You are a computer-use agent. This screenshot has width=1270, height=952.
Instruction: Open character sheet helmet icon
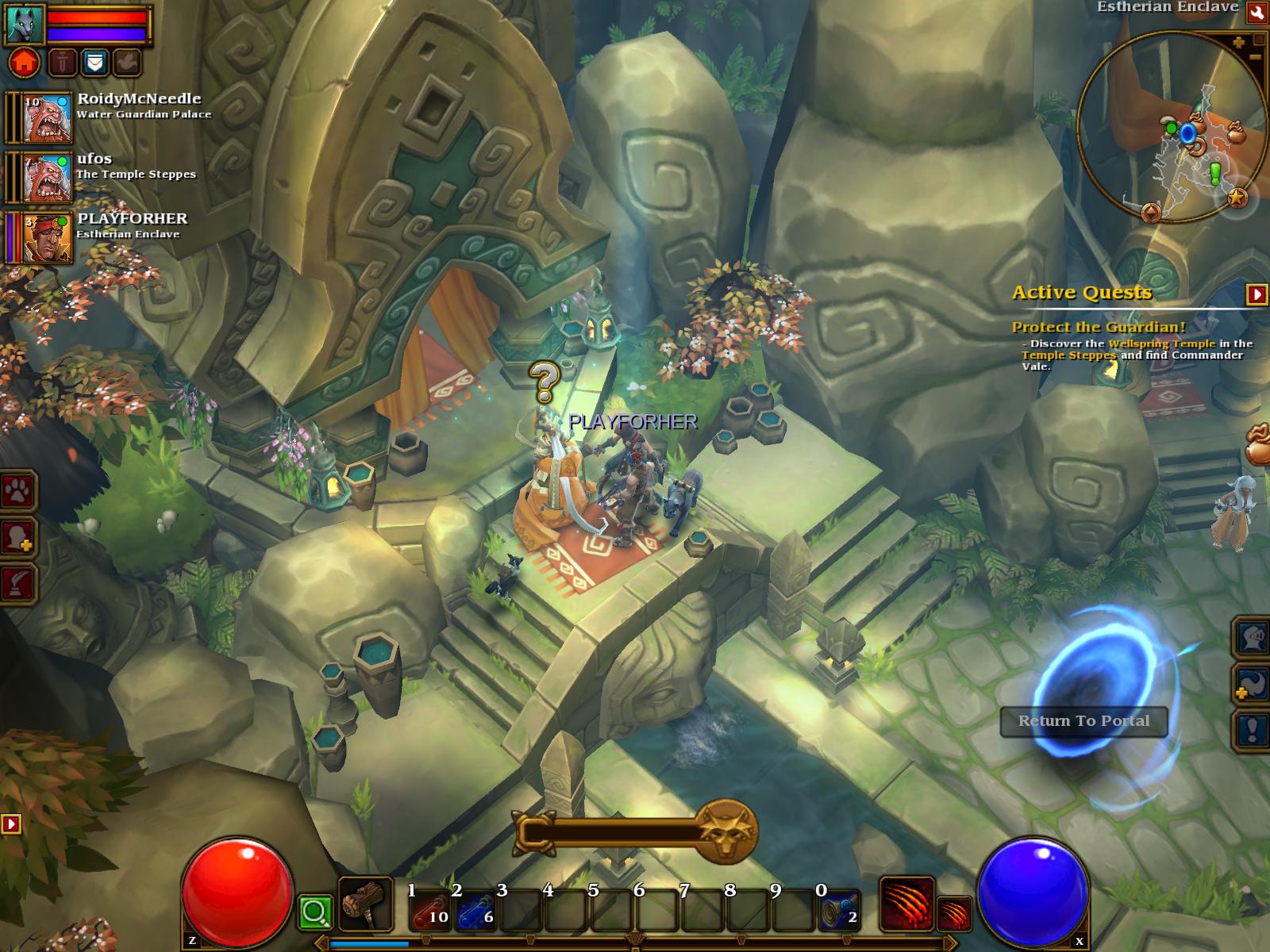(1252, 638)
